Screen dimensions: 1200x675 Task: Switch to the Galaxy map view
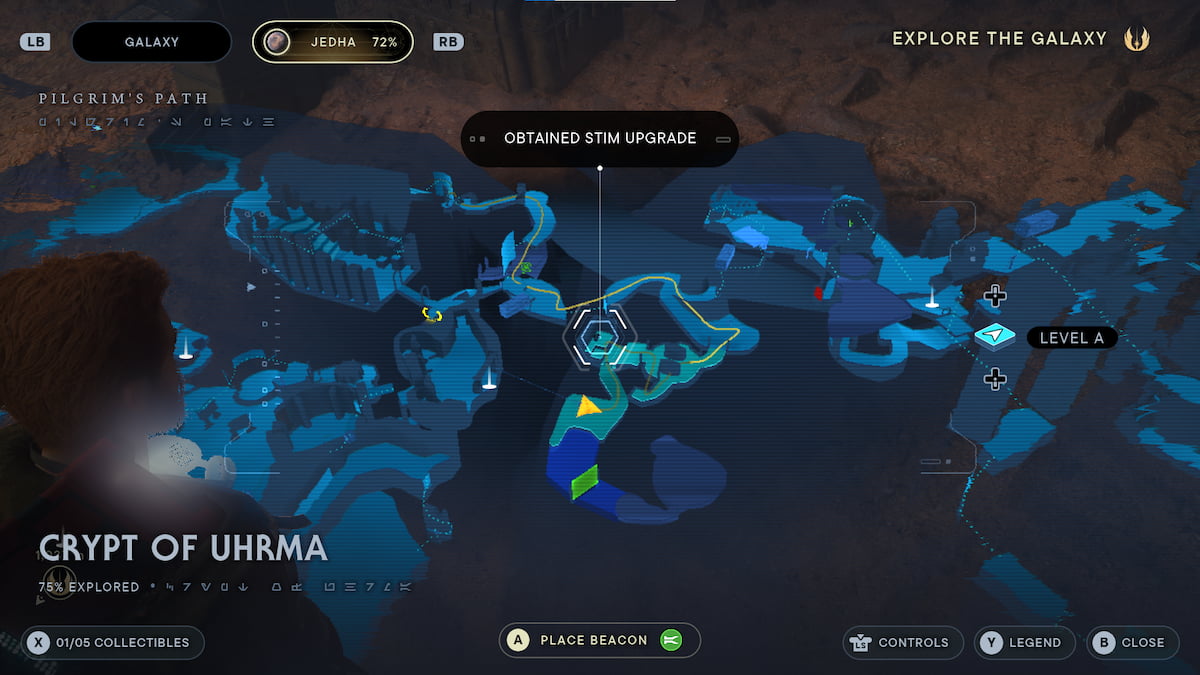tap(152, 42)
